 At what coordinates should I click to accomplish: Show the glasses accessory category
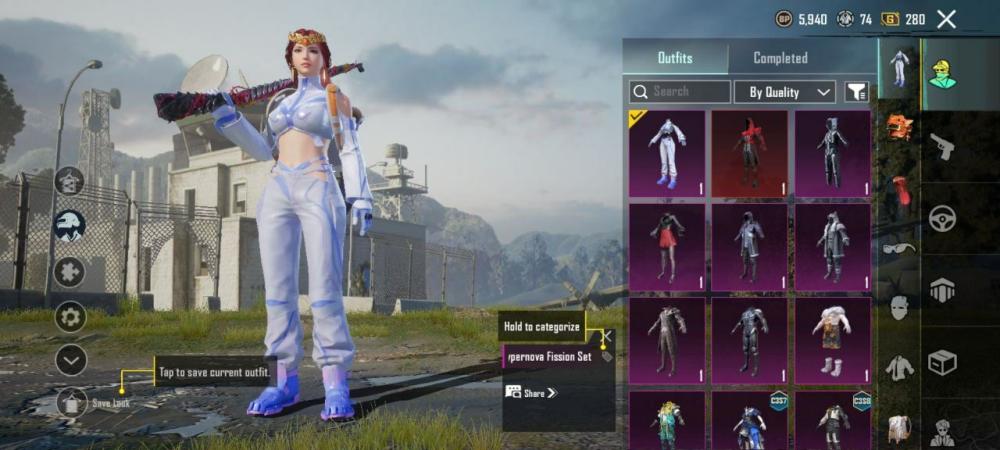click(x=899, y=246)
